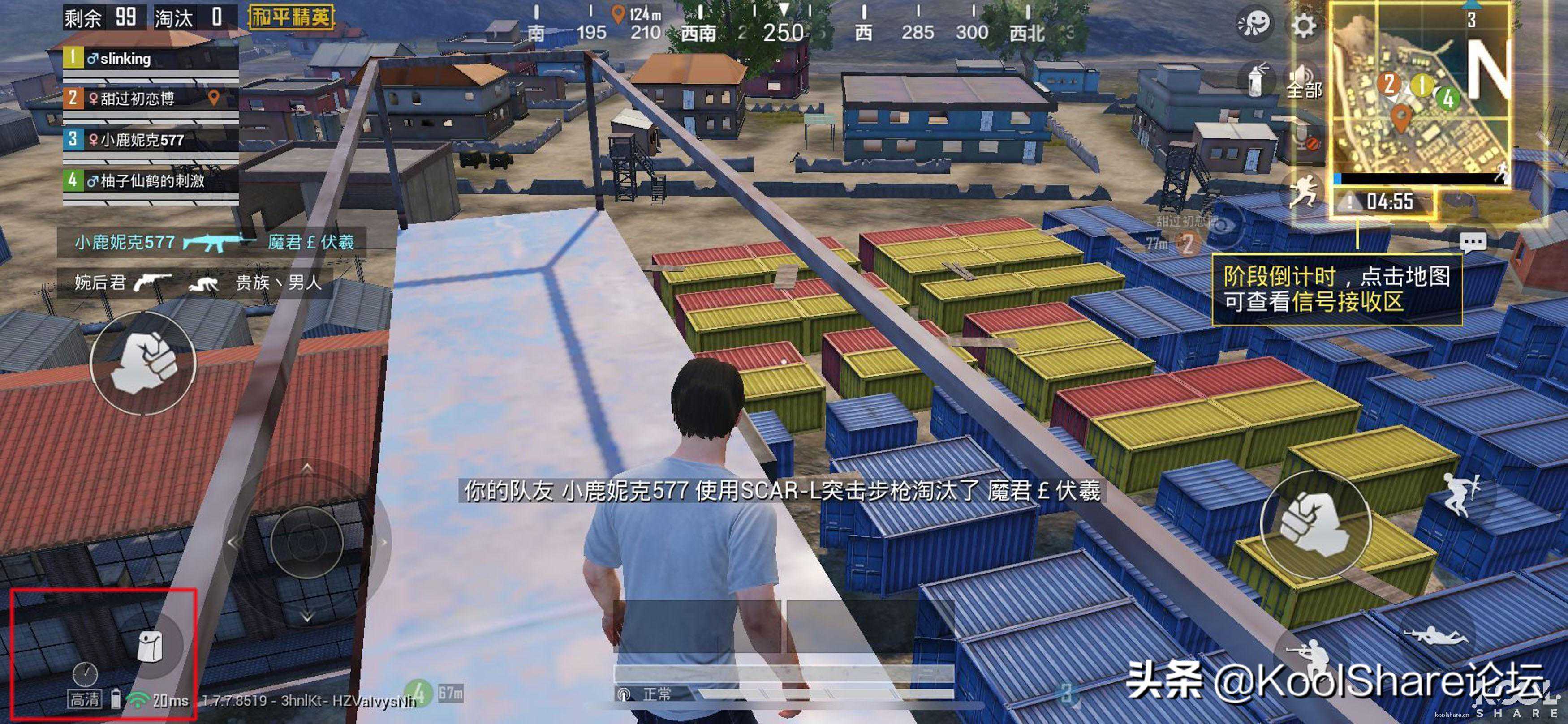
Task: Open the settings gear menu
Action: click(1303, 26)
